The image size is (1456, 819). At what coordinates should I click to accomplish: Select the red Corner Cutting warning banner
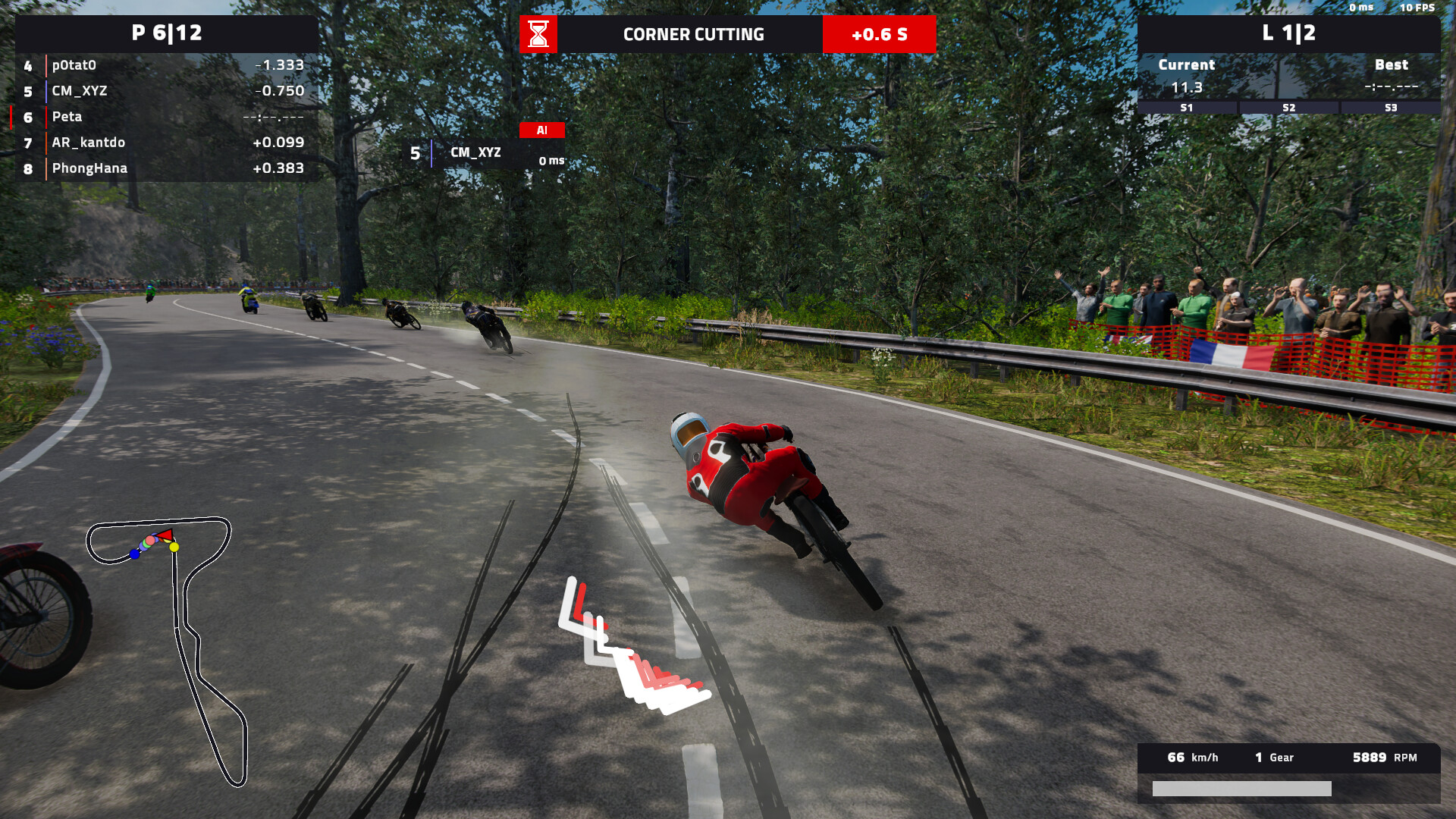[x=694, y=34]
